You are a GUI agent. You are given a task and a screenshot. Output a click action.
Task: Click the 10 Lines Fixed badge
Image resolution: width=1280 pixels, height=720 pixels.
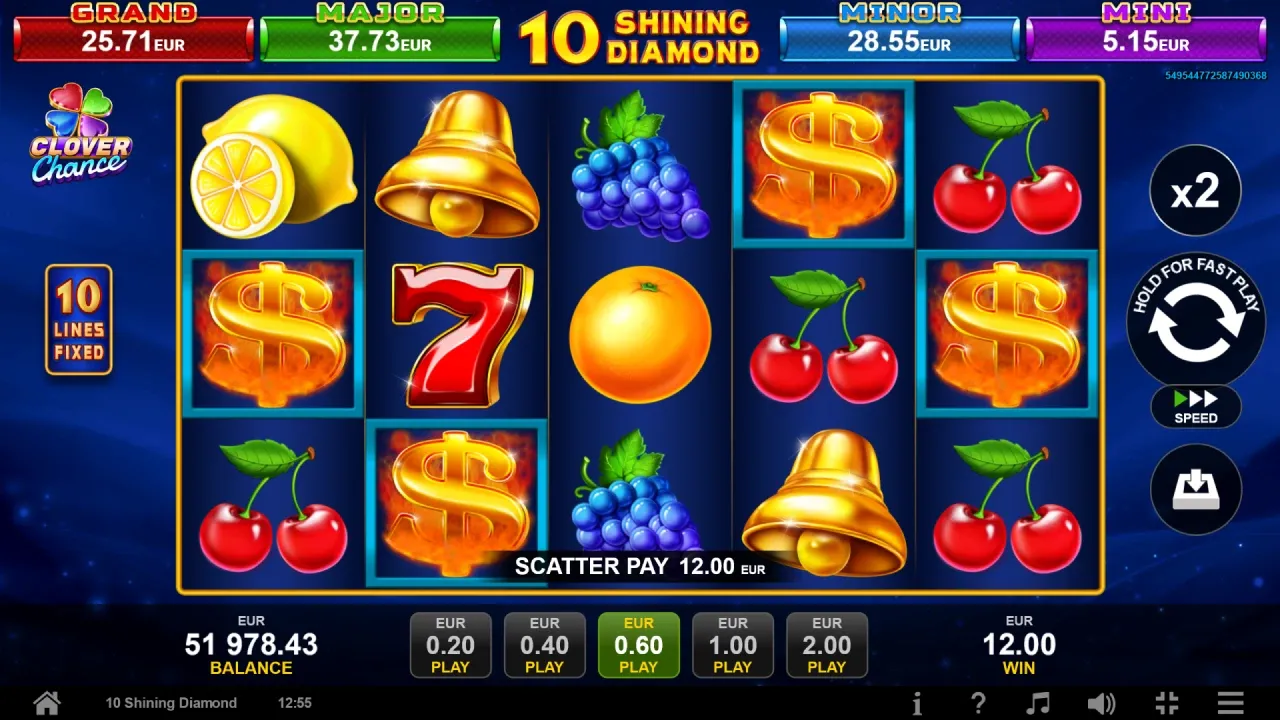(78, 318)
